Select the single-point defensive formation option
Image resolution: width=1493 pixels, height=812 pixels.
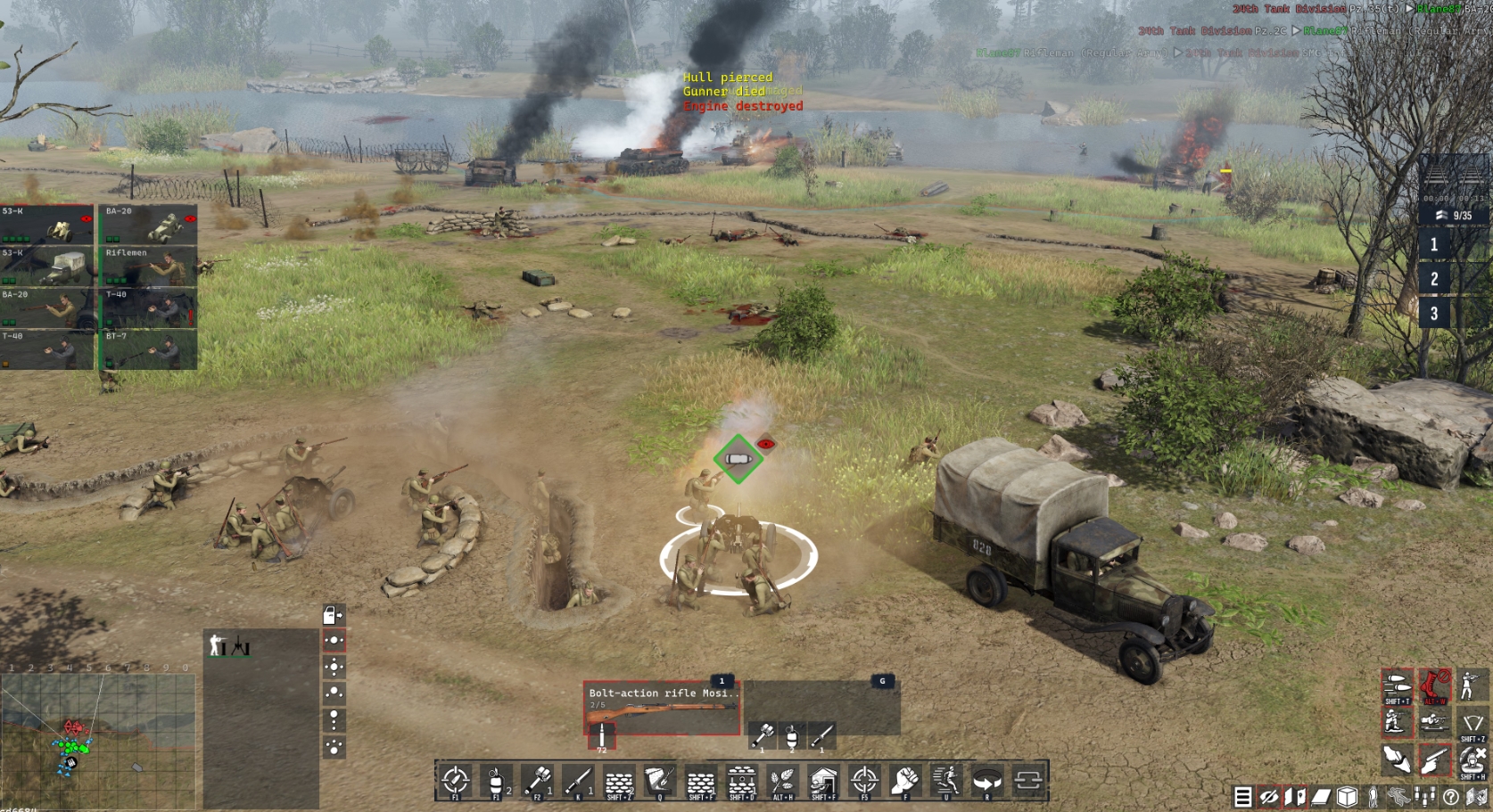pyautogui.click(x=334, y=641)
